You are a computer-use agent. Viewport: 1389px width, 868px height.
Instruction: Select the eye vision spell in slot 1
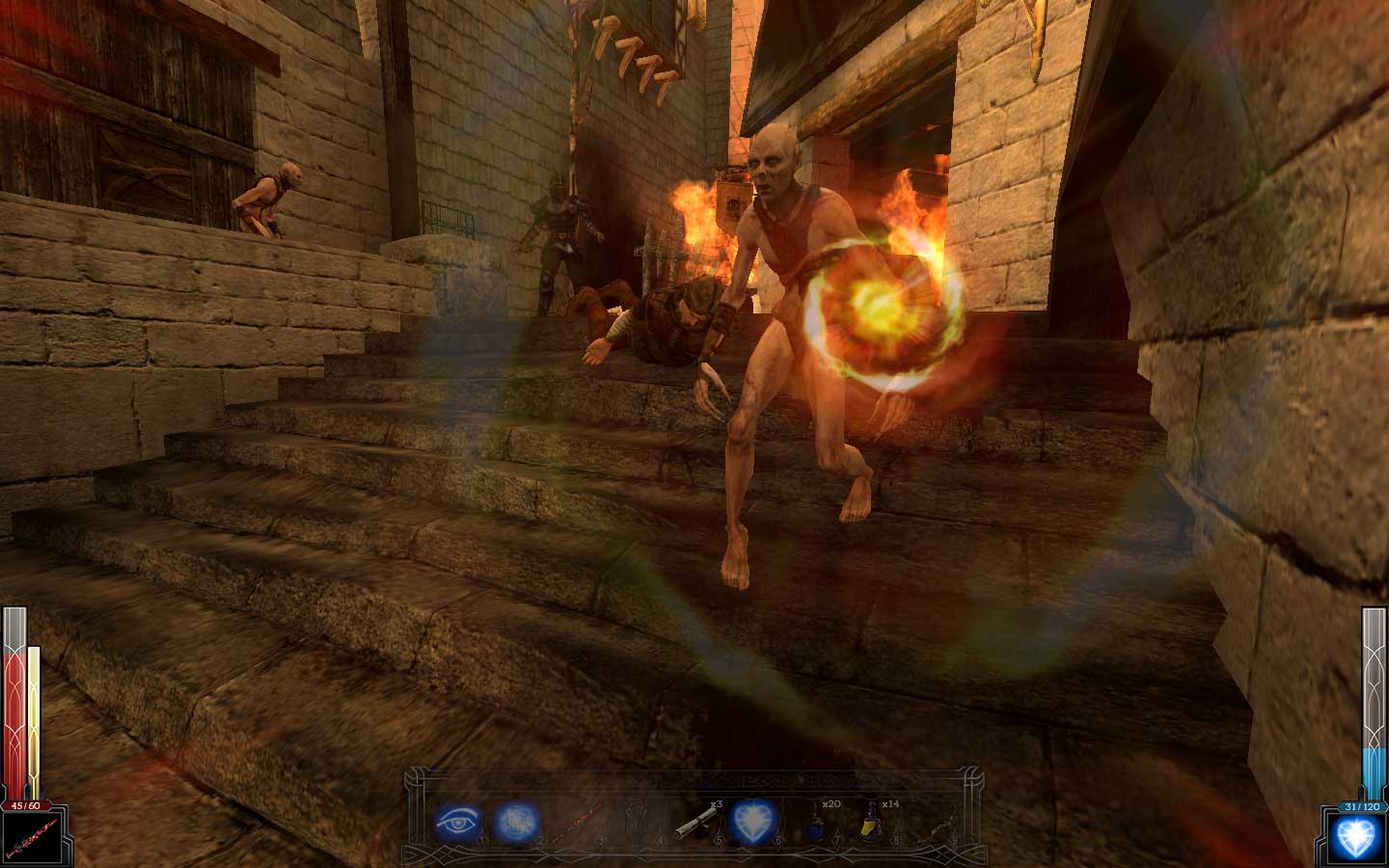pos(457,822)
